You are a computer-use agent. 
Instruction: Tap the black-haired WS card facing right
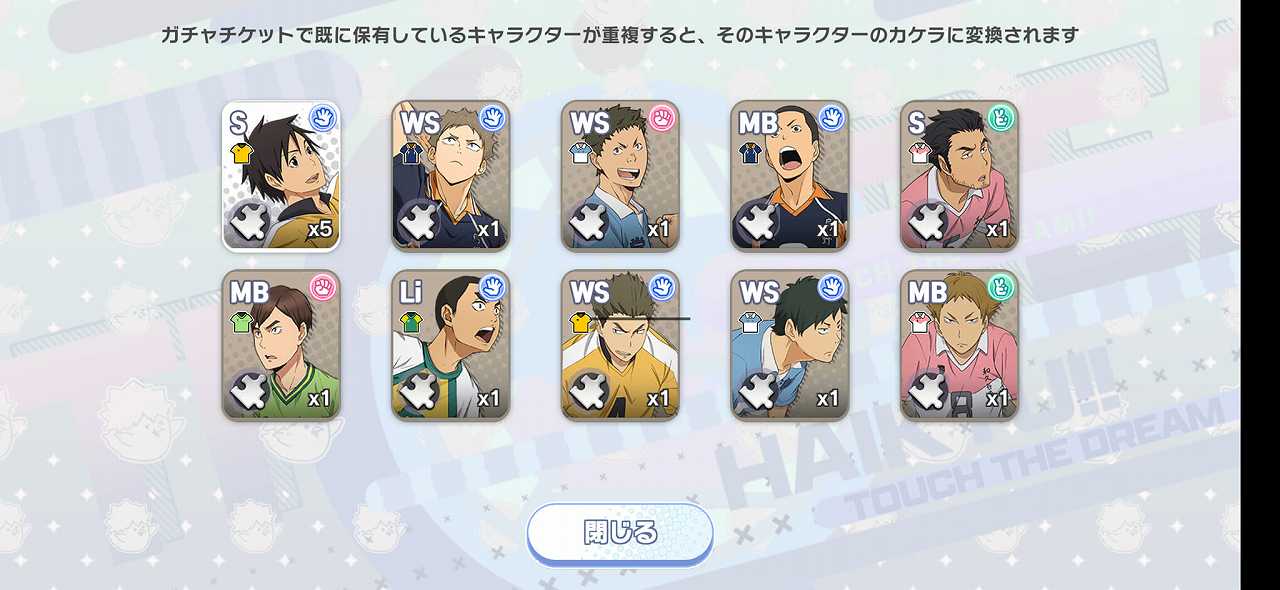pyautogui.click(x=790, y=345)
